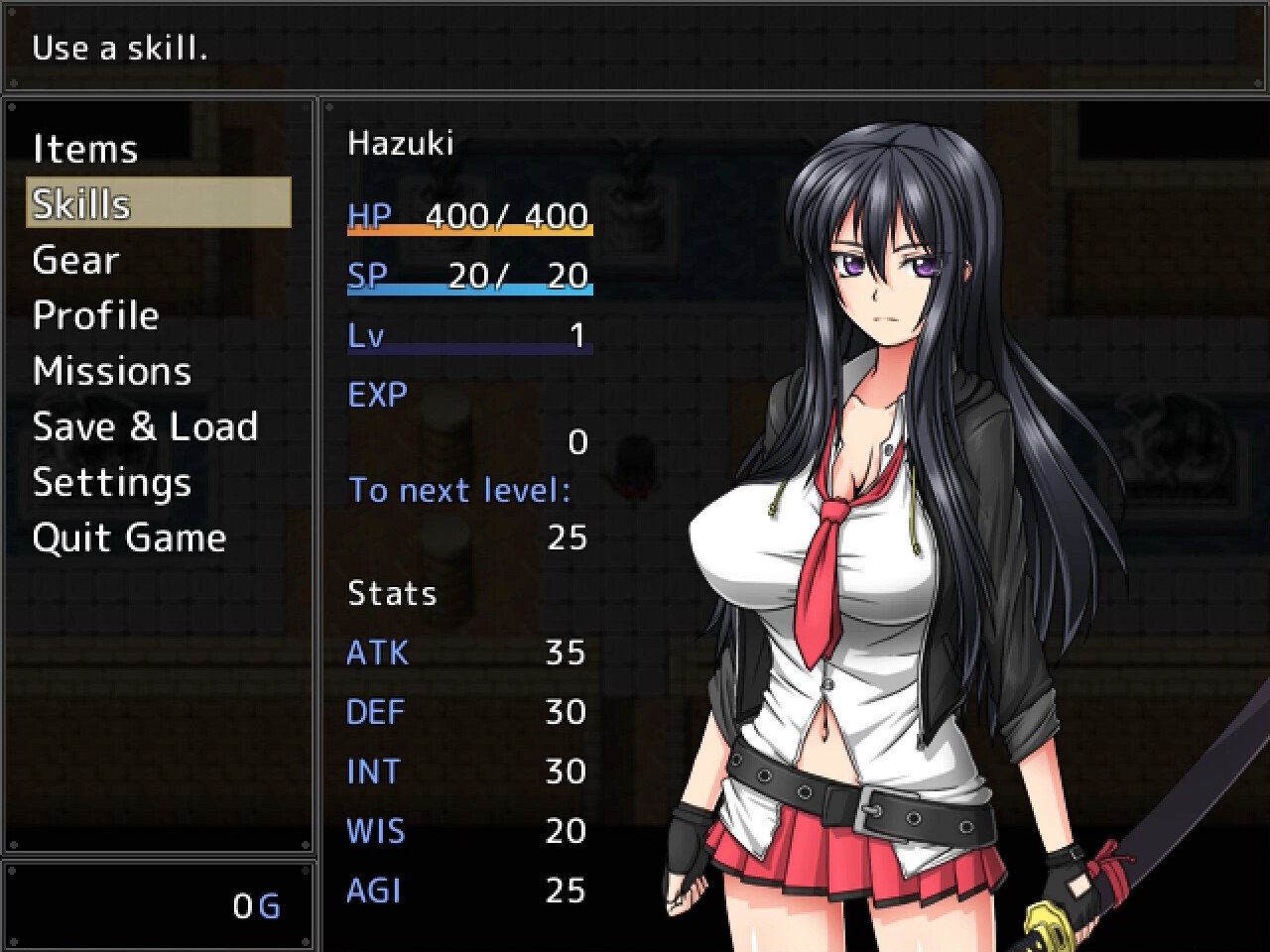Open the Items menu
The image size is (1270, 952).
click(x=85, y=149)
